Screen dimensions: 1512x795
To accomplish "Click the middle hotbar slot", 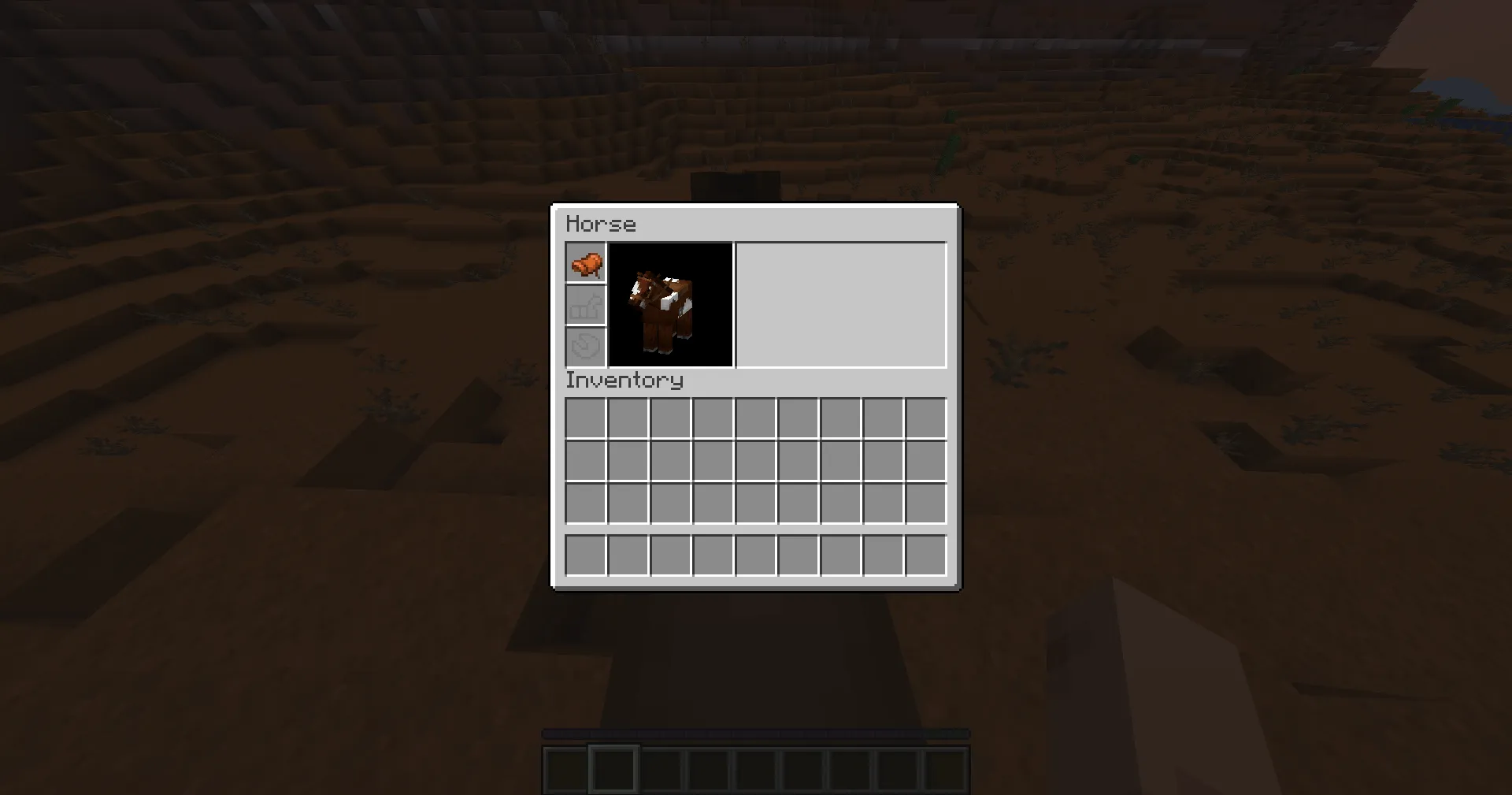I will [754, 769].
